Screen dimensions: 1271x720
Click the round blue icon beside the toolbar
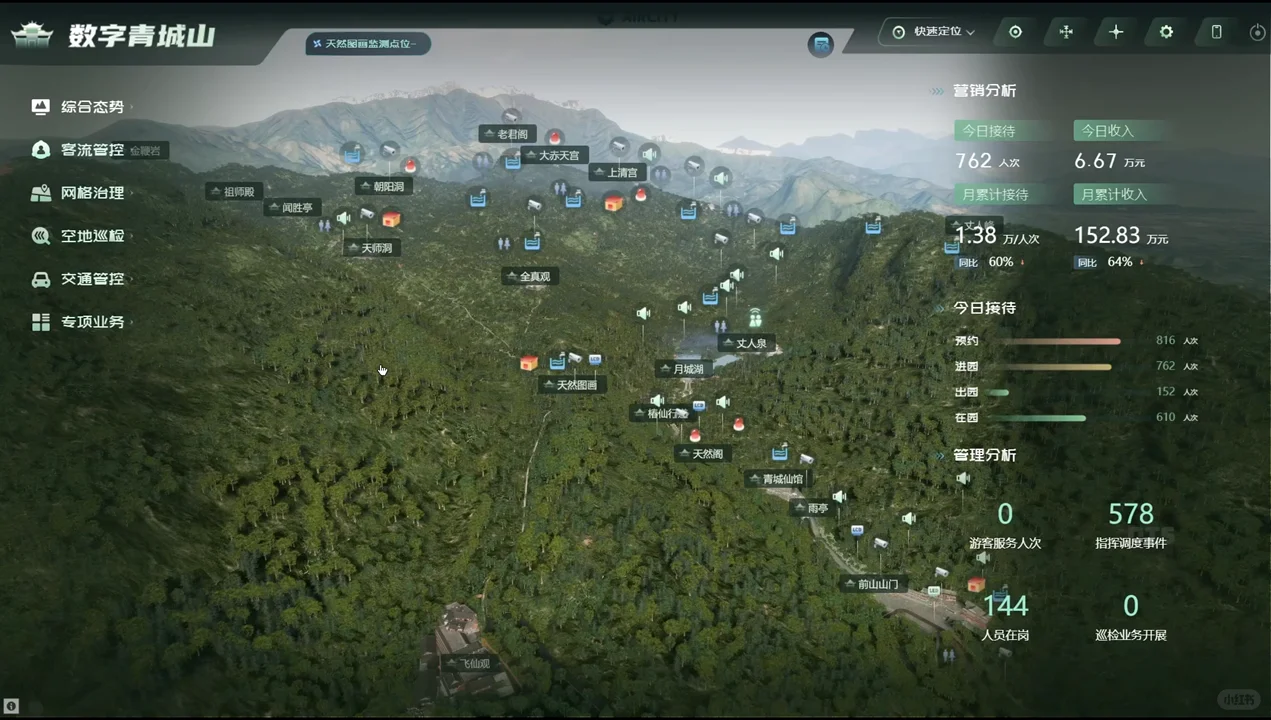pos(821,45)
